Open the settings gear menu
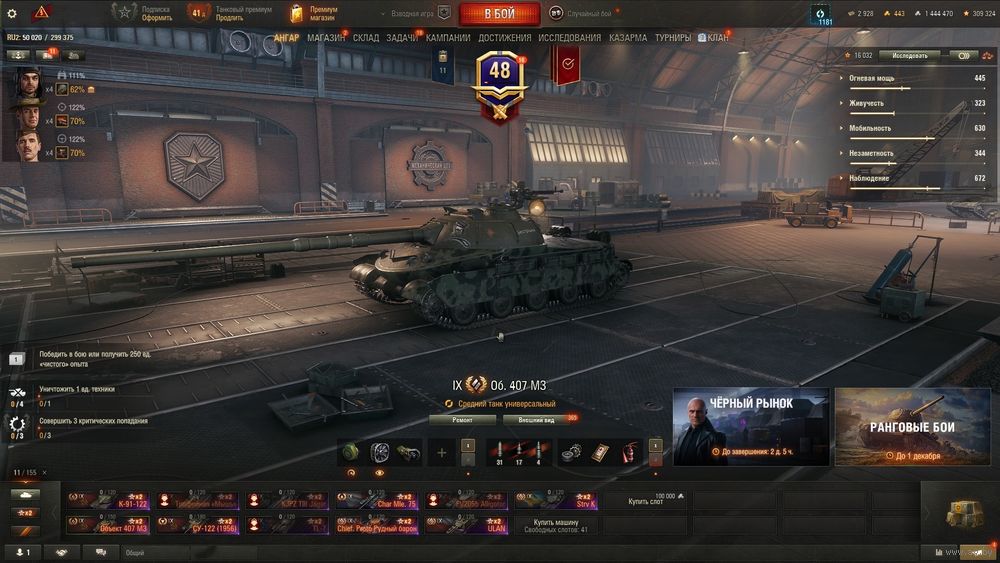The height and width of the screenshot is (563, 1000). pos(12,13)
